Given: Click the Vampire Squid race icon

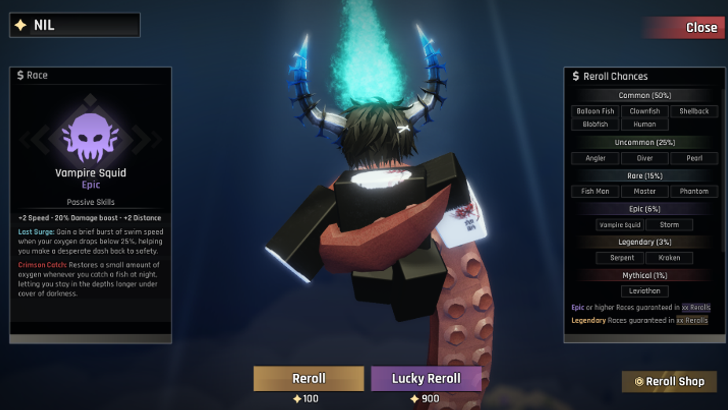Looking at the screenshot, I should click(x=91, y=135).
